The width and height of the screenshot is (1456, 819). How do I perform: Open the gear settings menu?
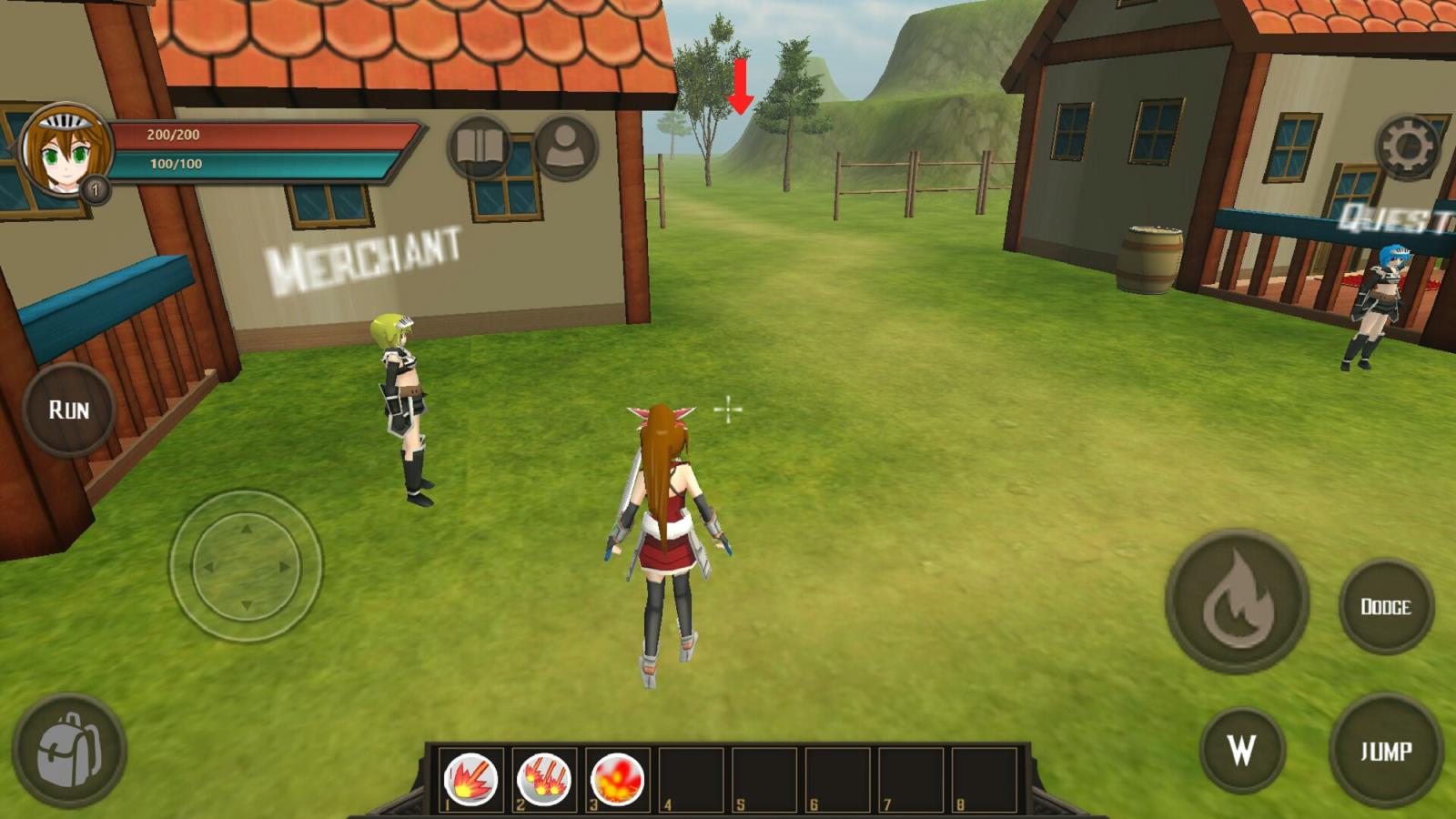[x=1407, y=147]
